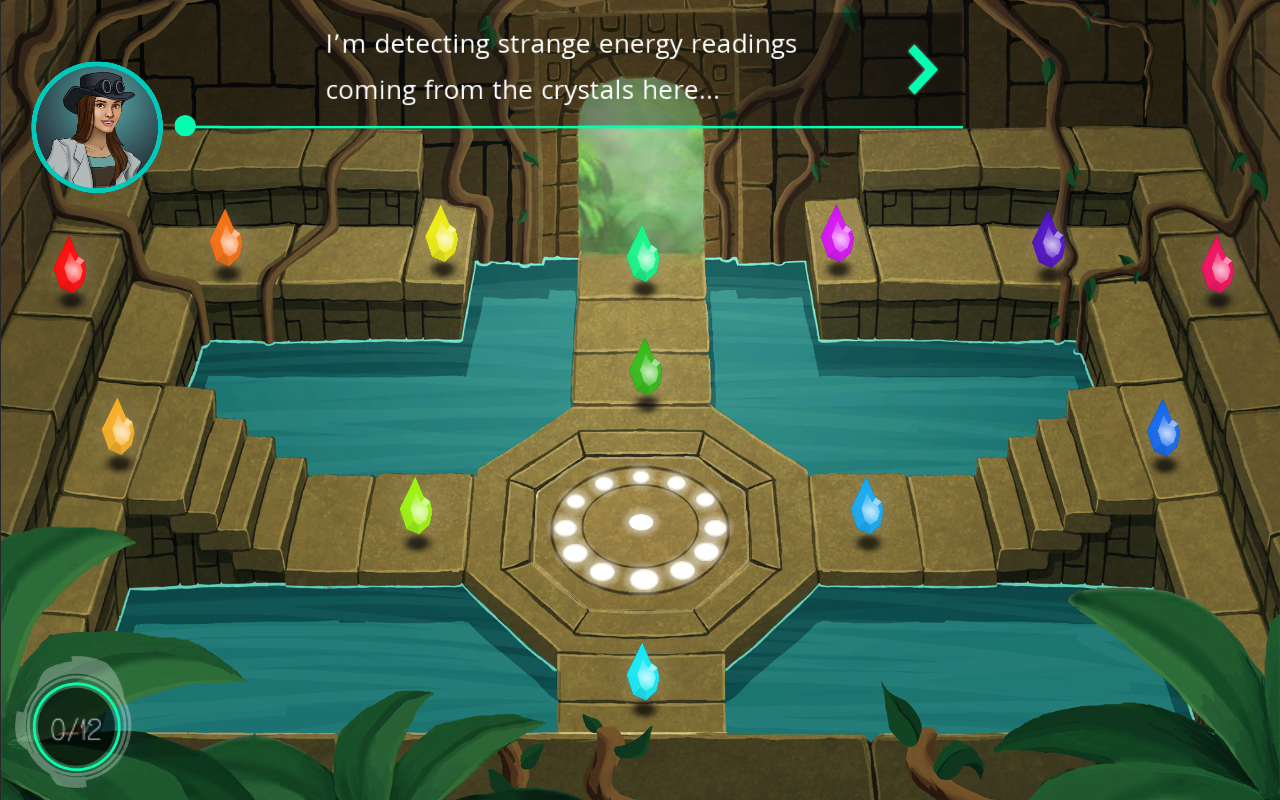Click the green crystal on the center path
Screen dimensions: 1280x800
point(646,364)
